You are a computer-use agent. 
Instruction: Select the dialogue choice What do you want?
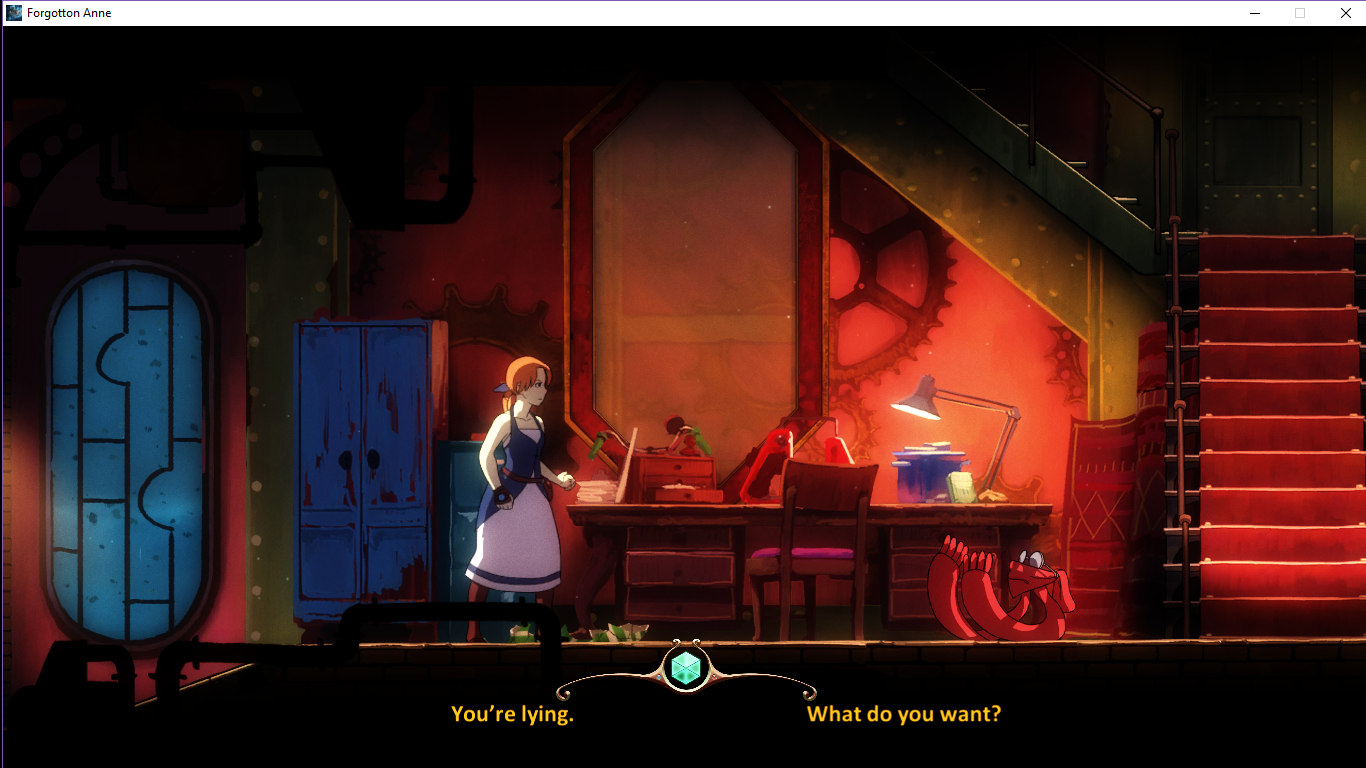901,714
